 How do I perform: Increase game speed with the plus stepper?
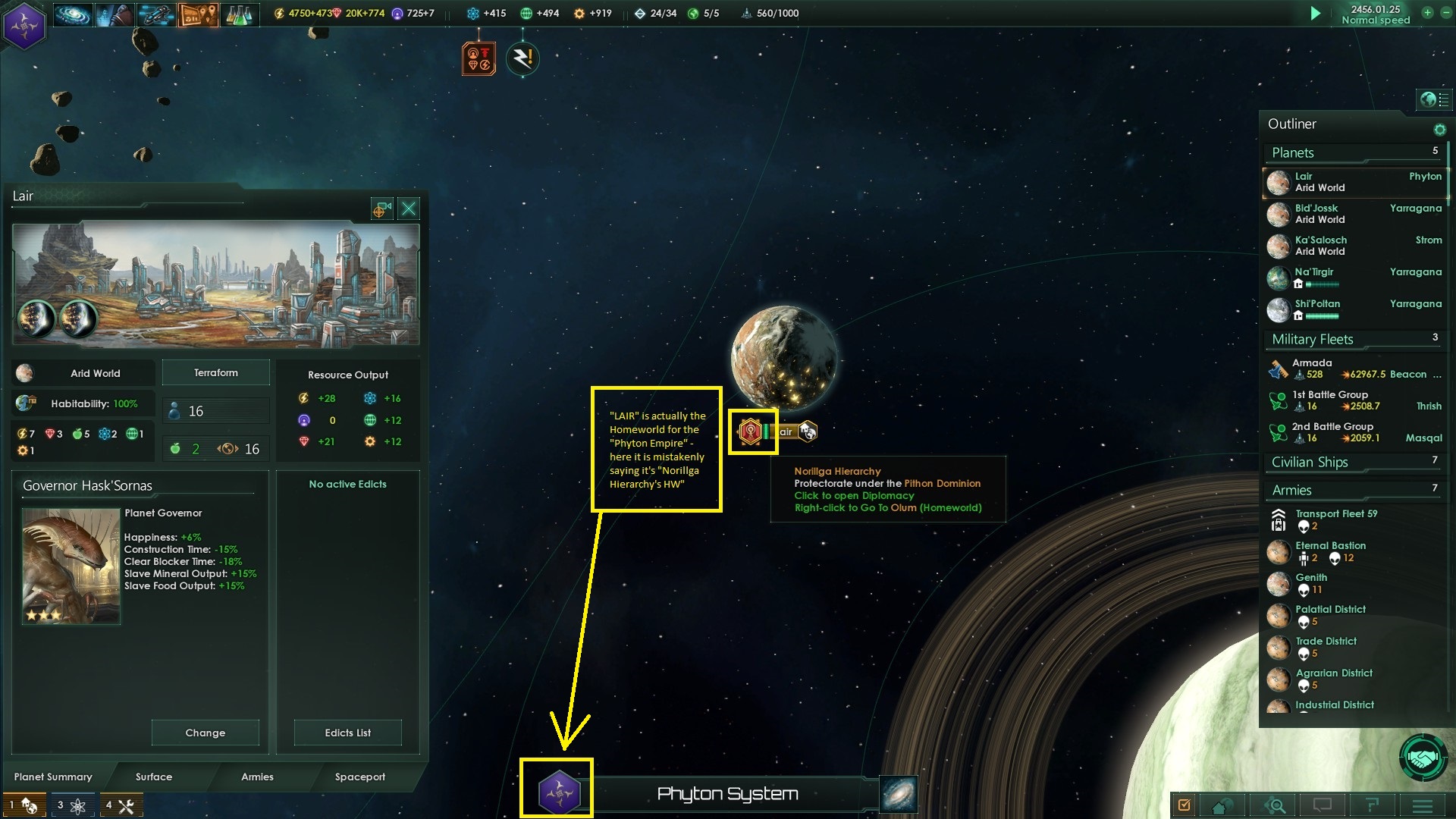1428,13
